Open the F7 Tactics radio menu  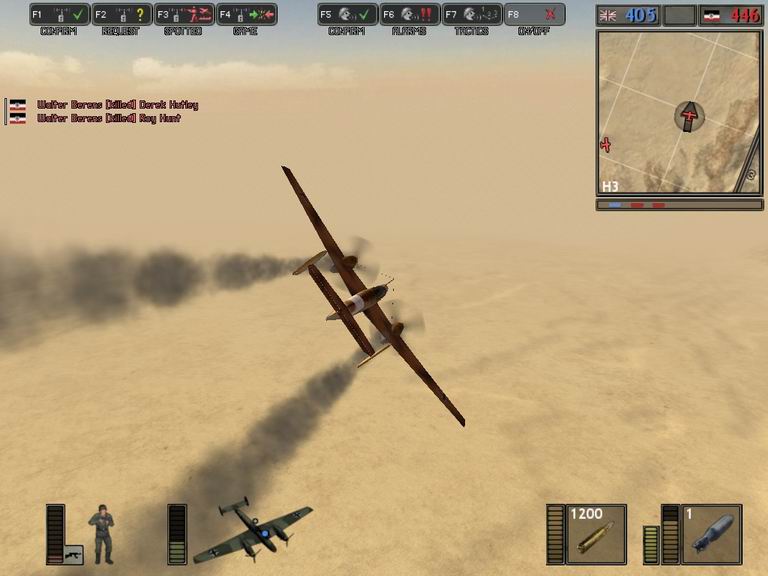[471, 15]
